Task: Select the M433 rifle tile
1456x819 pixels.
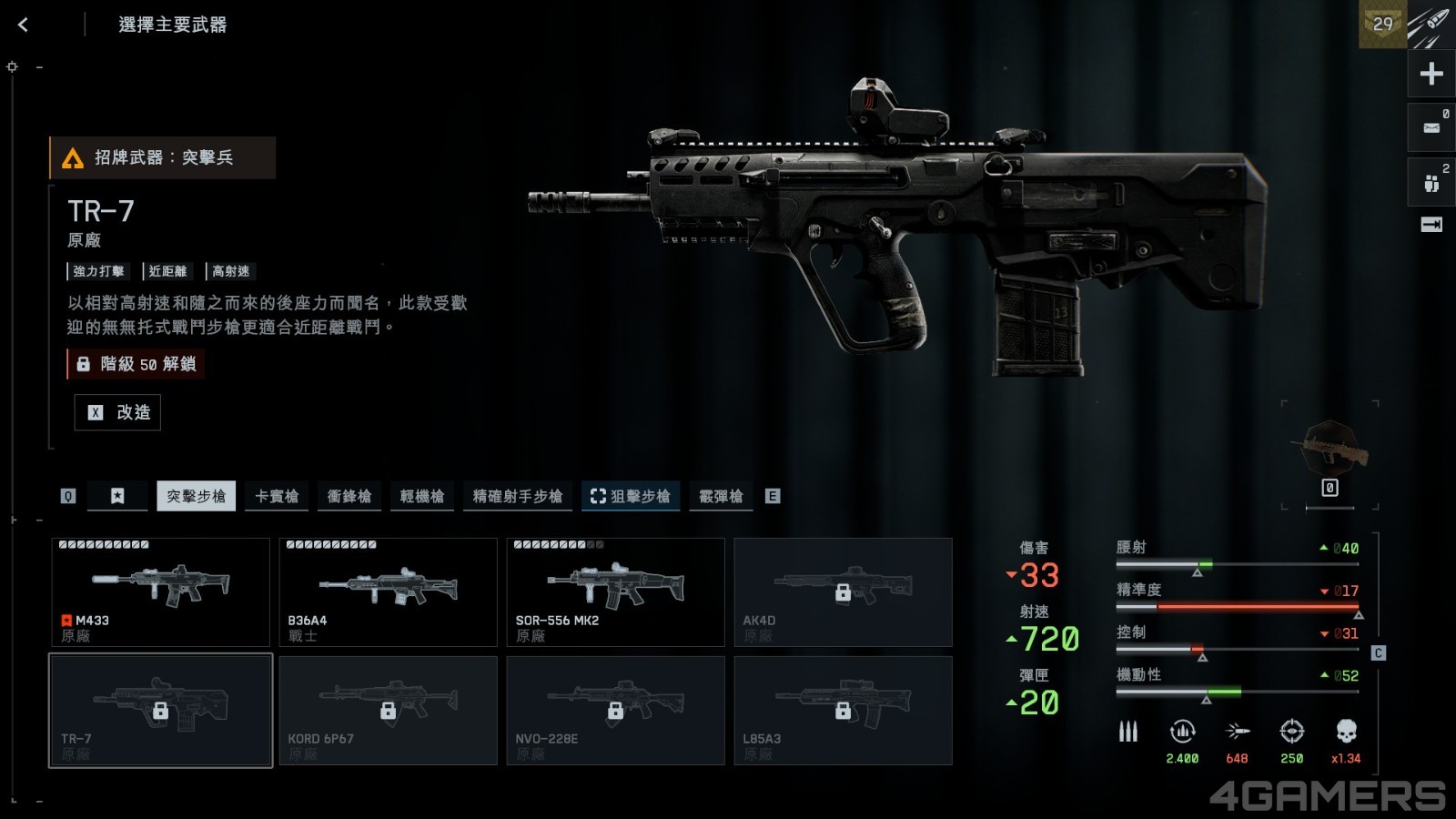Action: tap(160, 591)
